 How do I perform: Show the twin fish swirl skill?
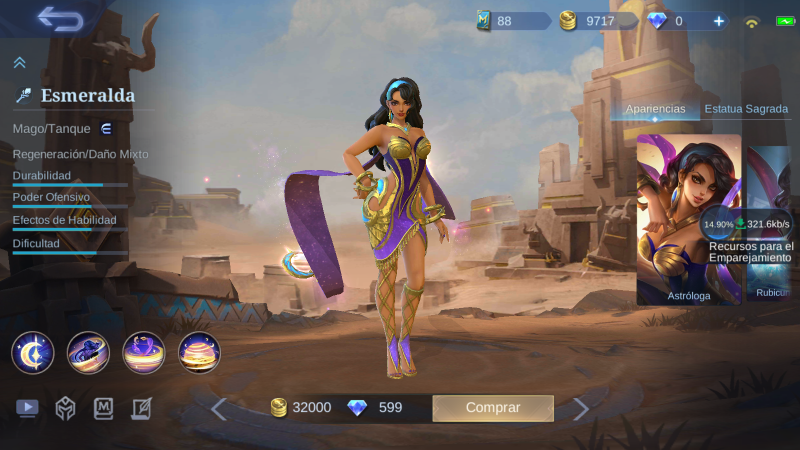click(x=143, y=352)
